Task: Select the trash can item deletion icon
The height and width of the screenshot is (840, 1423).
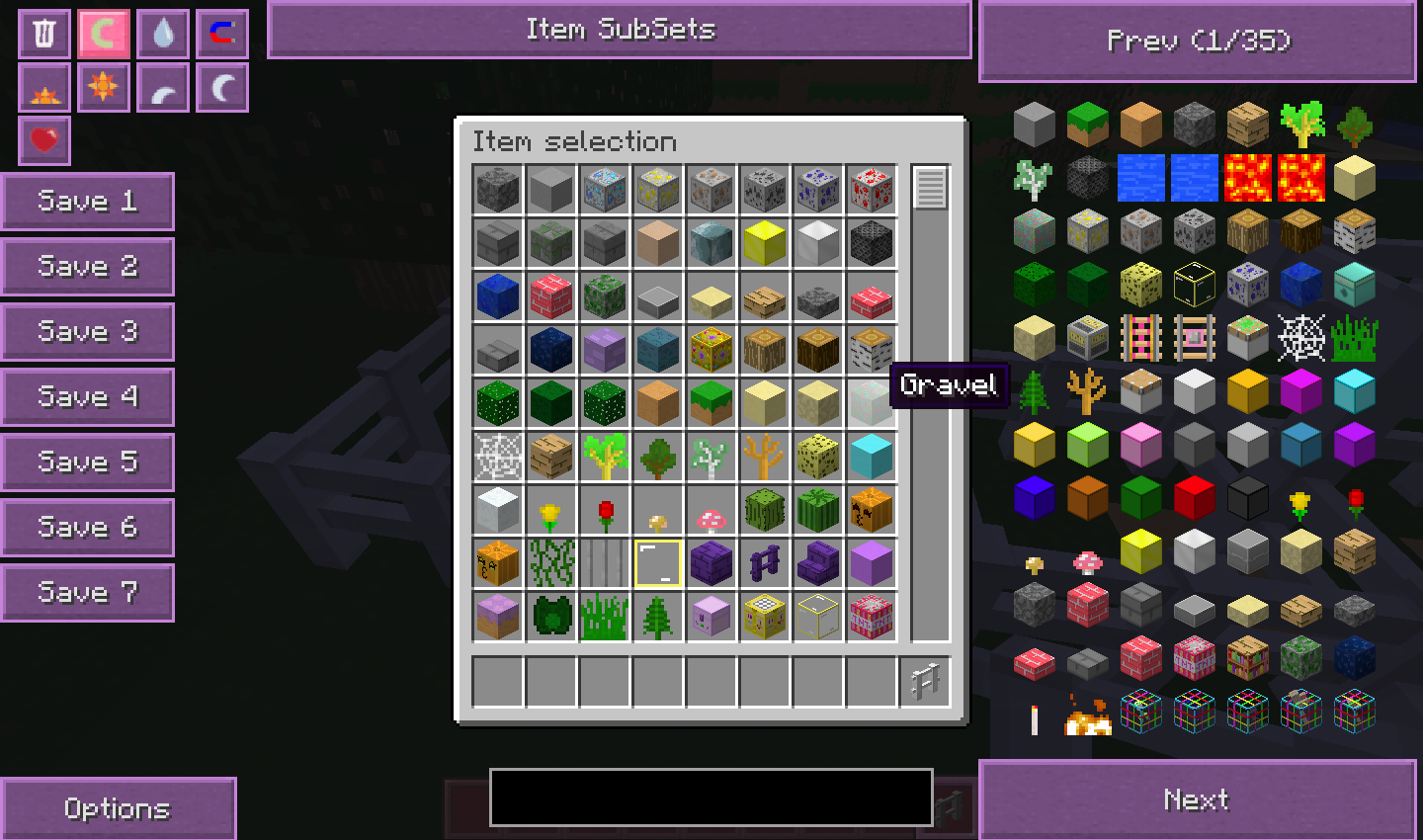Action: pyautogui.click(x=43, y=33)
